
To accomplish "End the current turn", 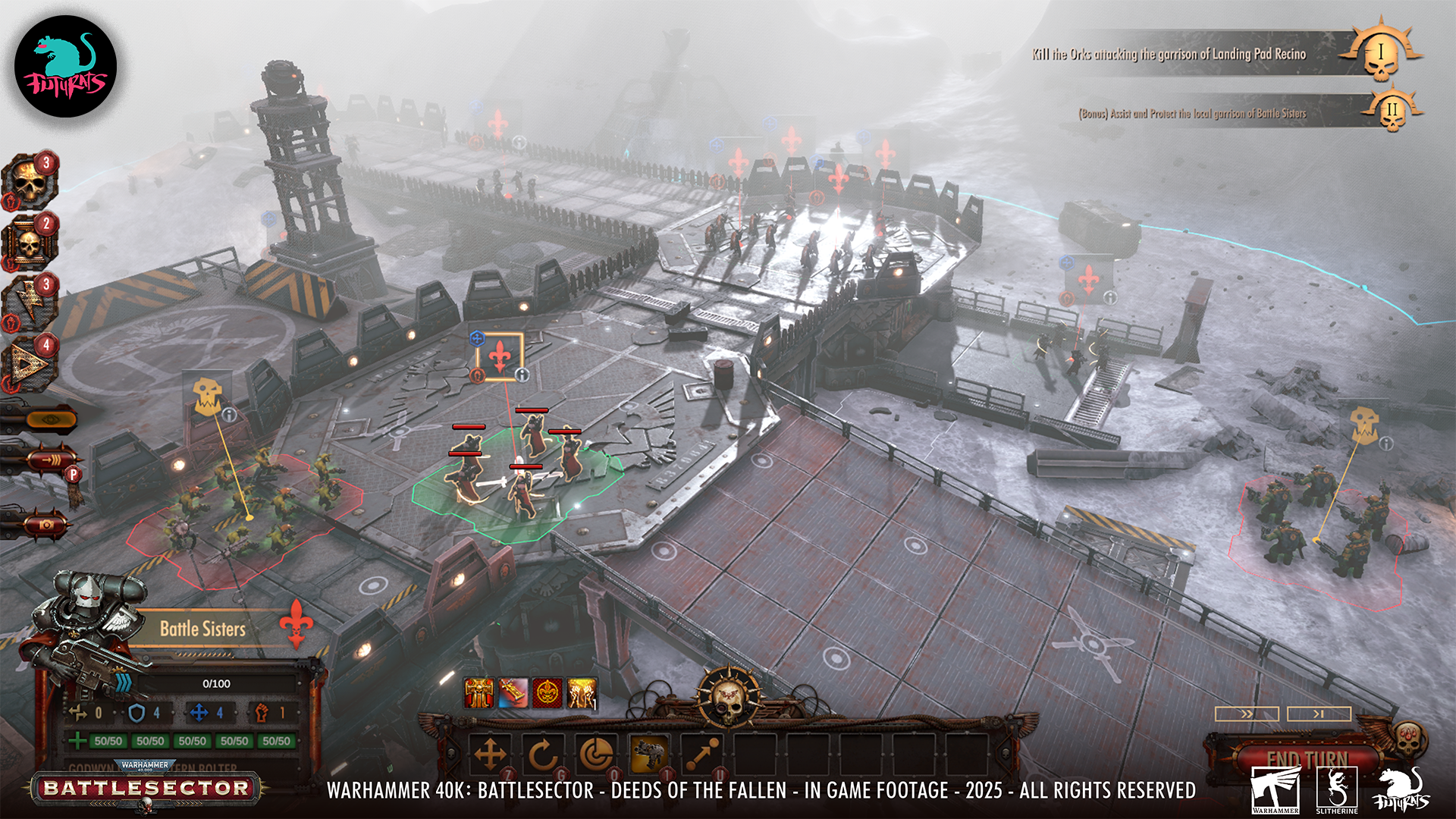I will click(1307, 759).
